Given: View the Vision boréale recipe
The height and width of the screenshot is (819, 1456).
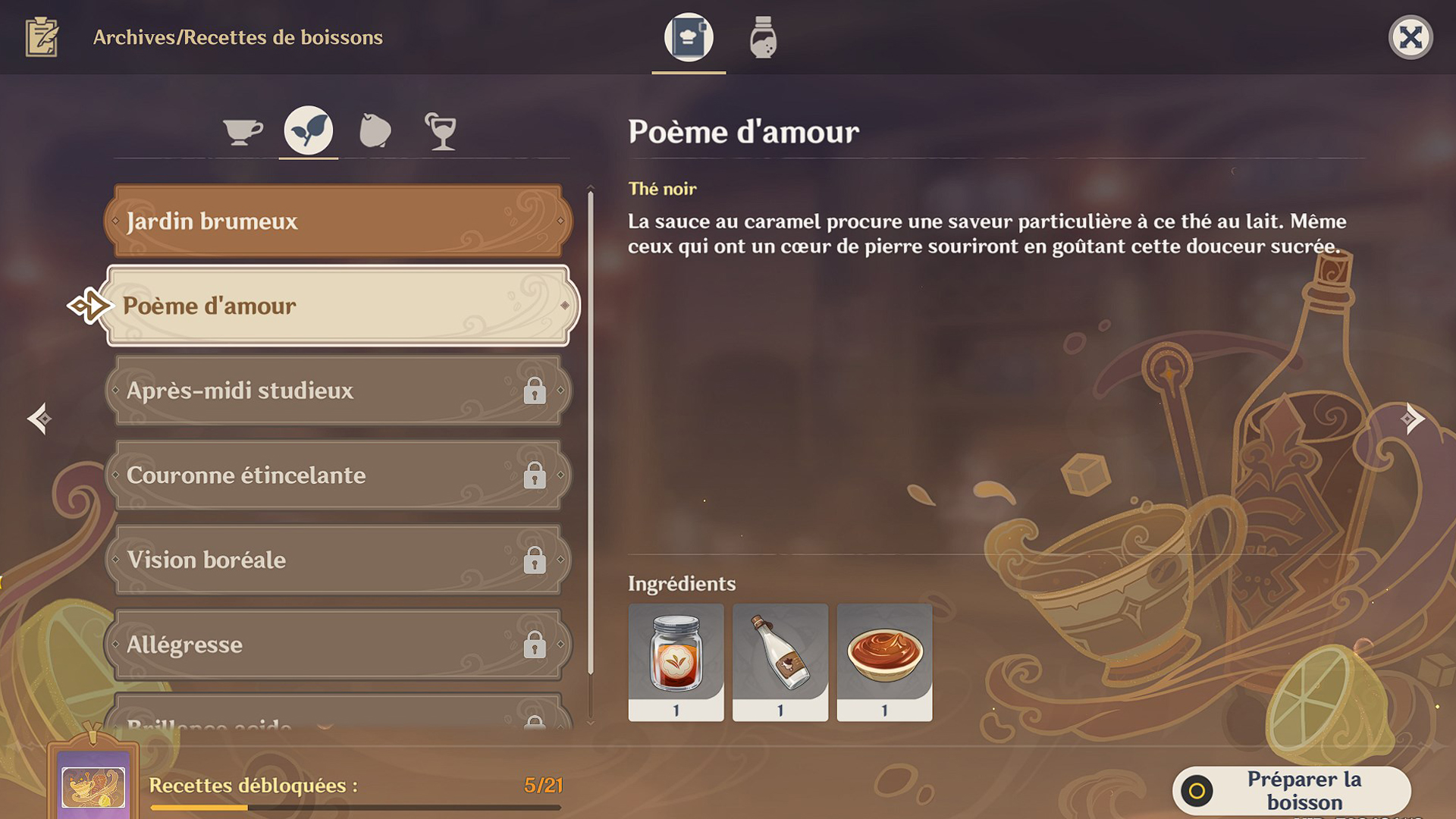Looking at the screenshot, I should click(x=337, y=560).
